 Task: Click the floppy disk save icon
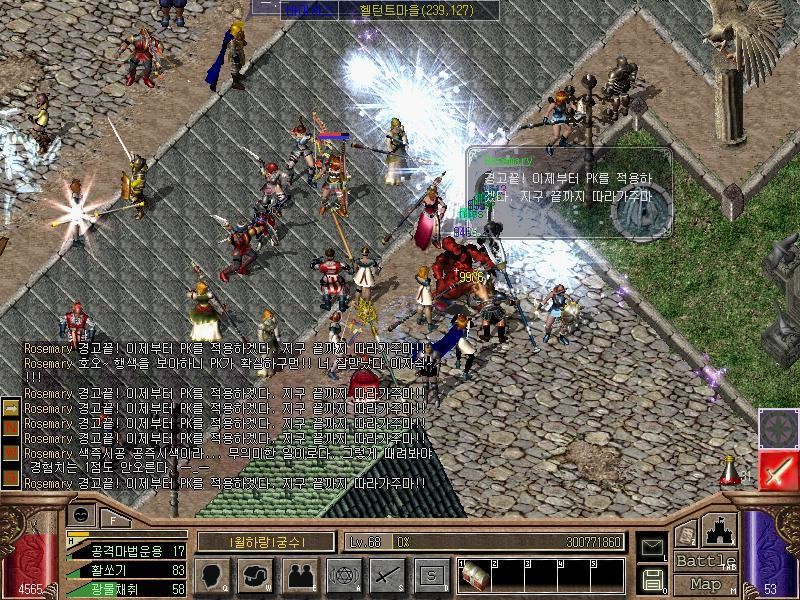click(x=651, y=578)
